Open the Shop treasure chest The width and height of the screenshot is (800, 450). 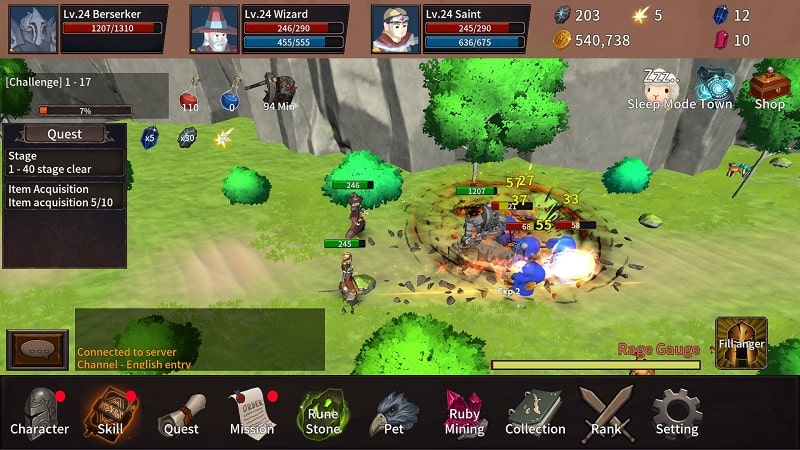click(769, 86)
